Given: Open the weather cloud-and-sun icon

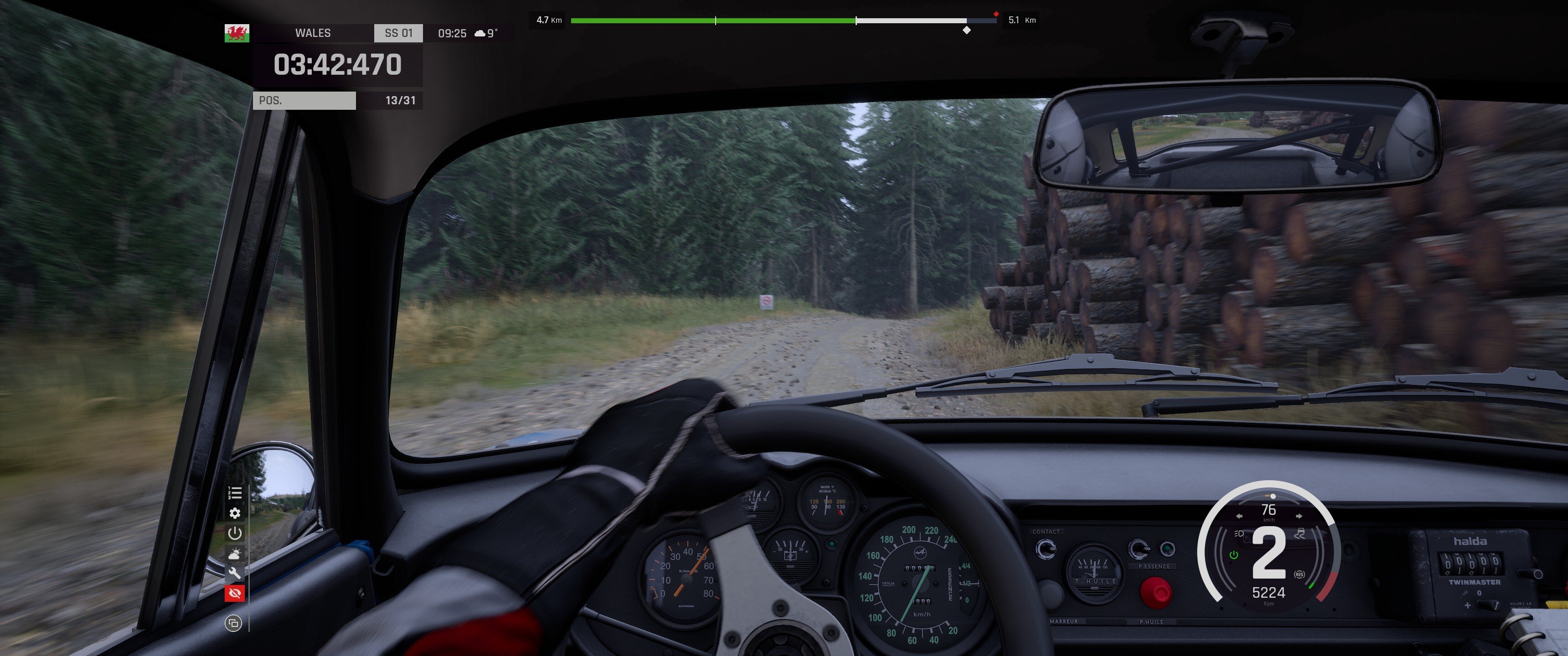Looking at the screenshot, I should [x=235, y=553].
